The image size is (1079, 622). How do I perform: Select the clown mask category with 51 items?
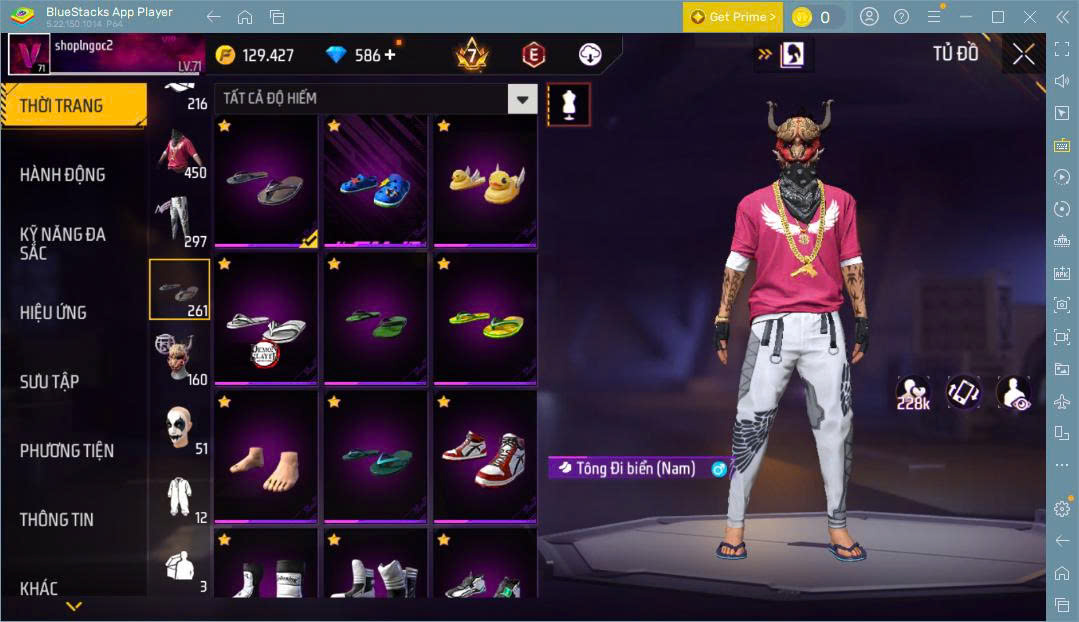pos(180,429)
